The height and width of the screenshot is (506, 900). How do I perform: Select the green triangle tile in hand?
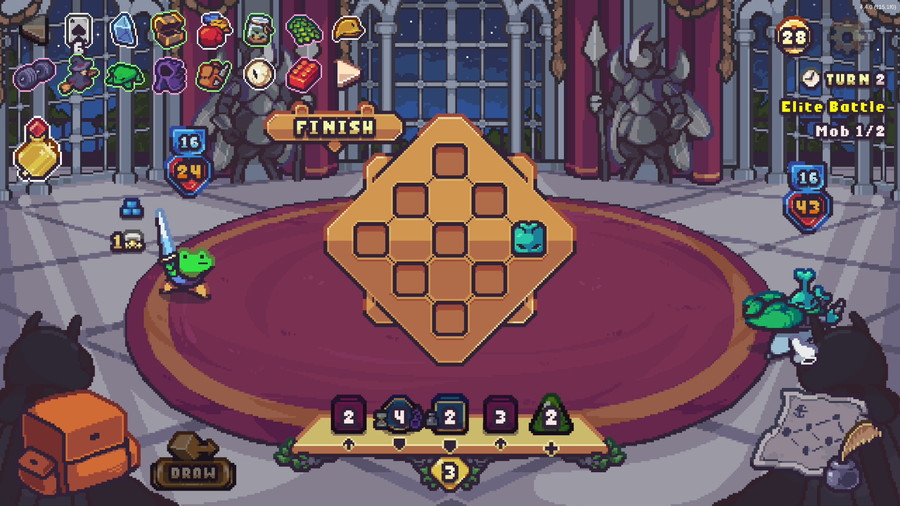point(549,415)
